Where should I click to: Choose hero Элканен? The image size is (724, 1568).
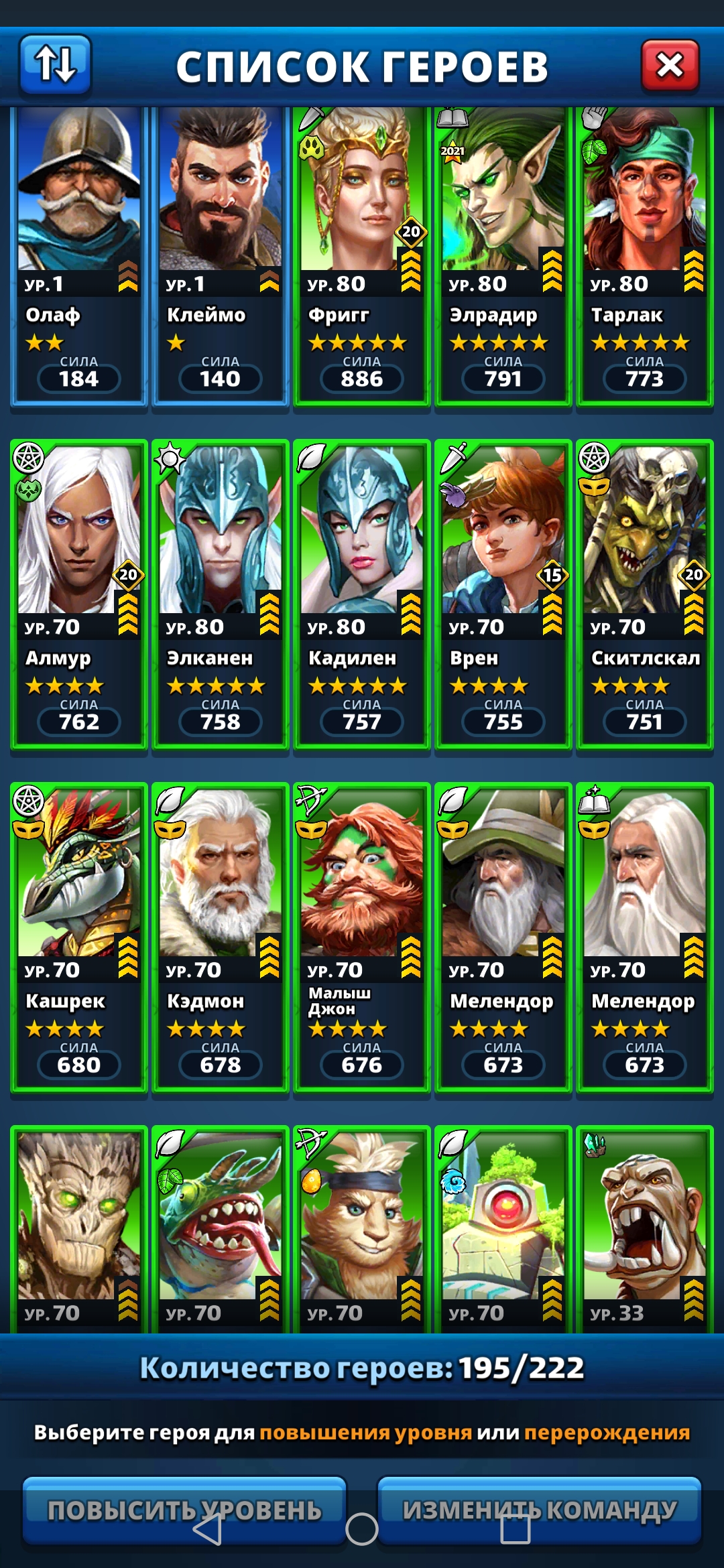click(220, 593)
